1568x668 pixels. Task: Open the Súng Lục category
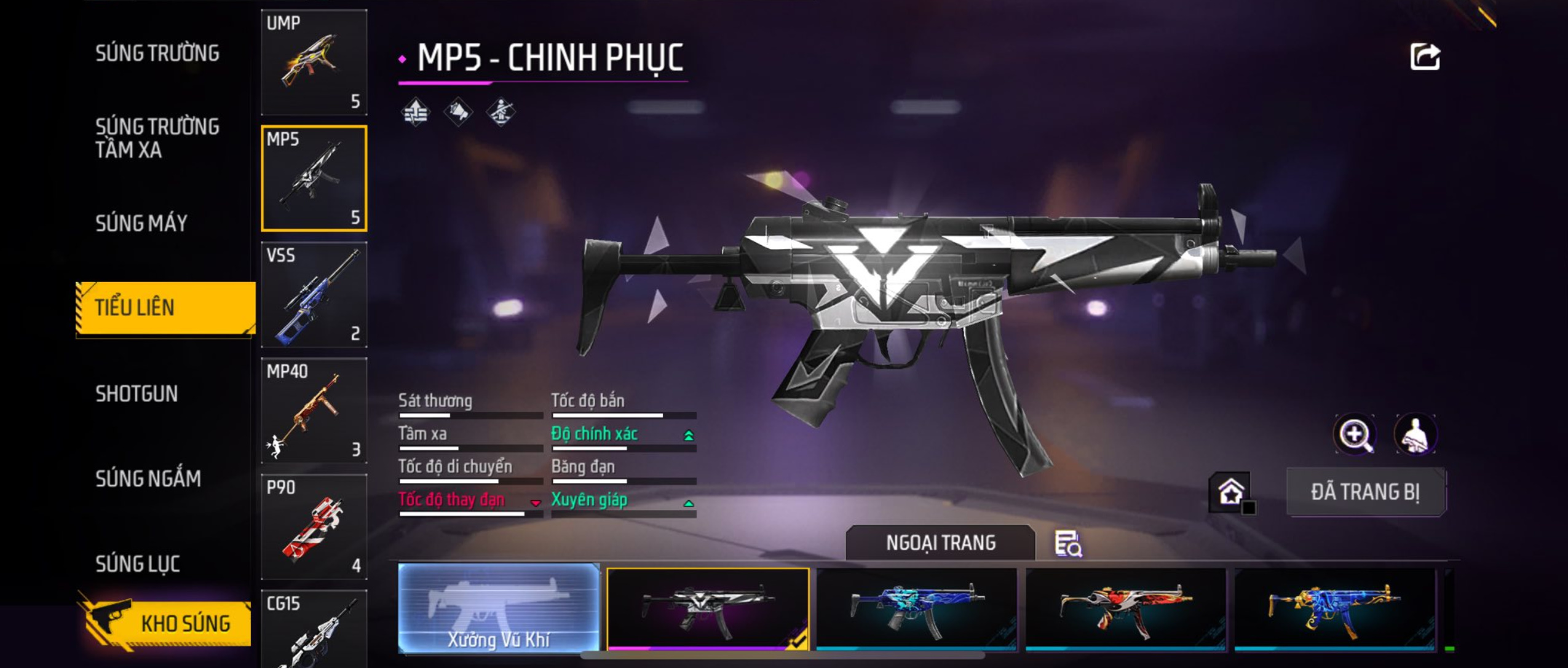[137, 564]
